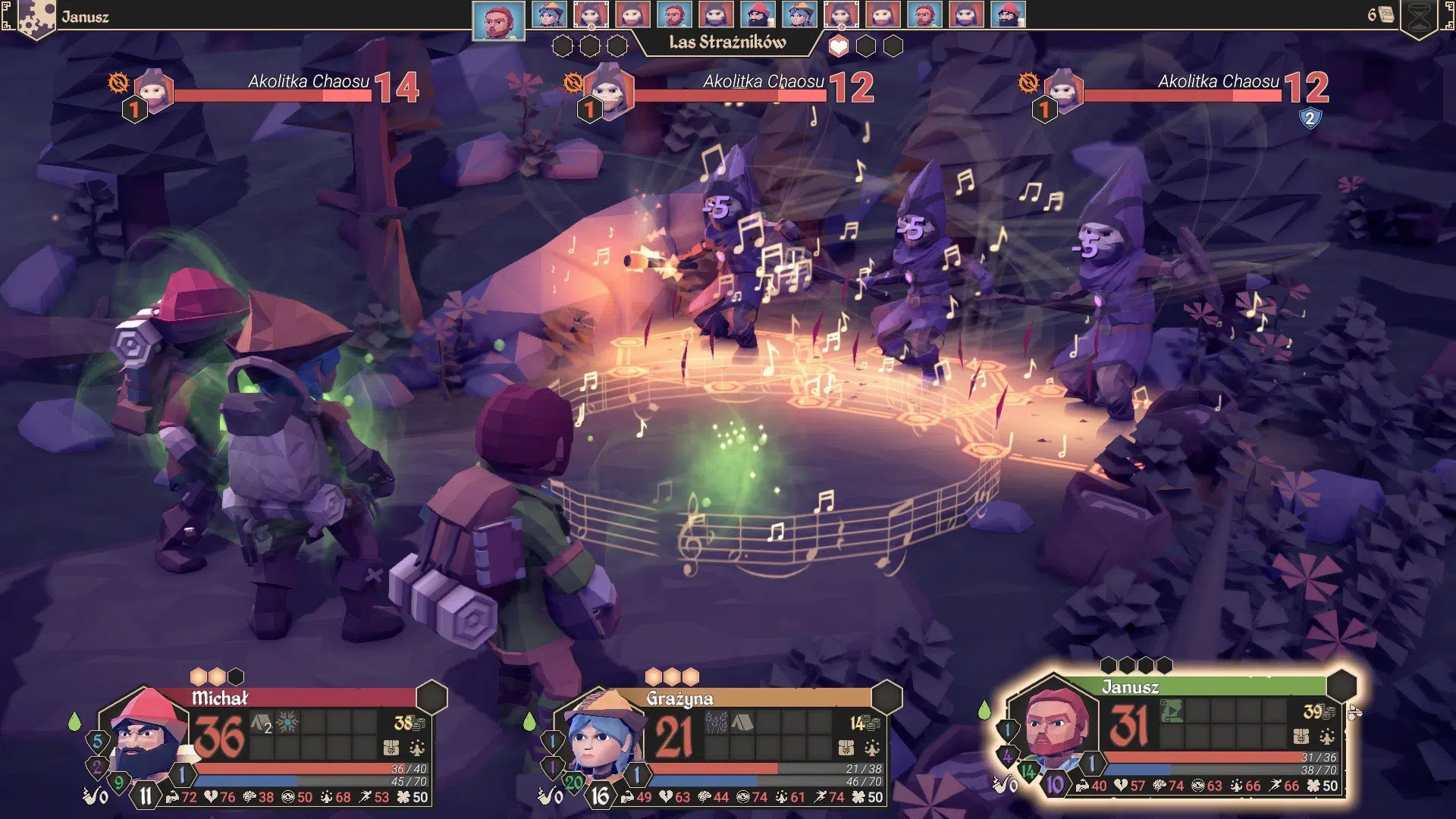Select the green scroll in Janusz's inventory

(1171, 711)
